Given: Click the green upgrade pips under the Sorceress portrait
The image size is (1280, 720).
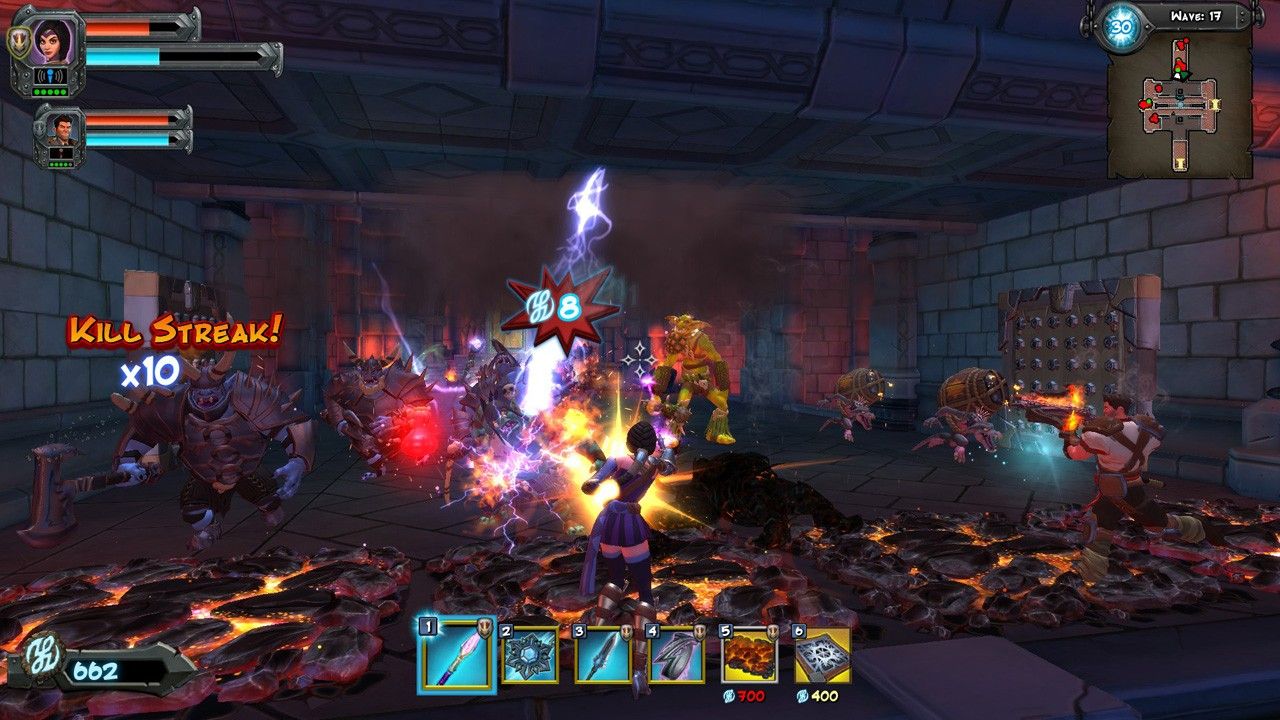Looking at the screenshot, I should pyautogui.click(x=49, y=92).
